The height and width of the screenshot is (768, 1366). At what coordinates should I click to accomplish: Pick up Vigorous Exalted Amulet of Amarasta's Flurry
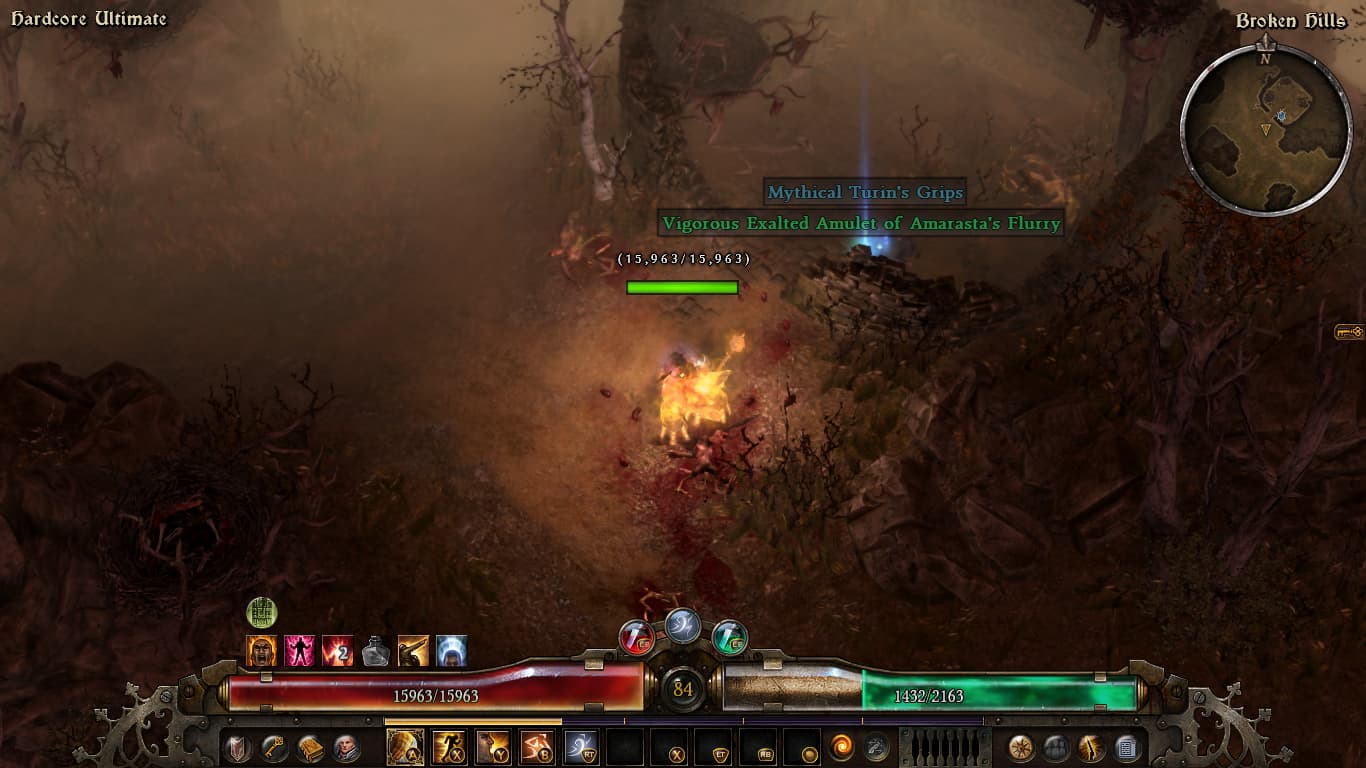pos(859,223)
